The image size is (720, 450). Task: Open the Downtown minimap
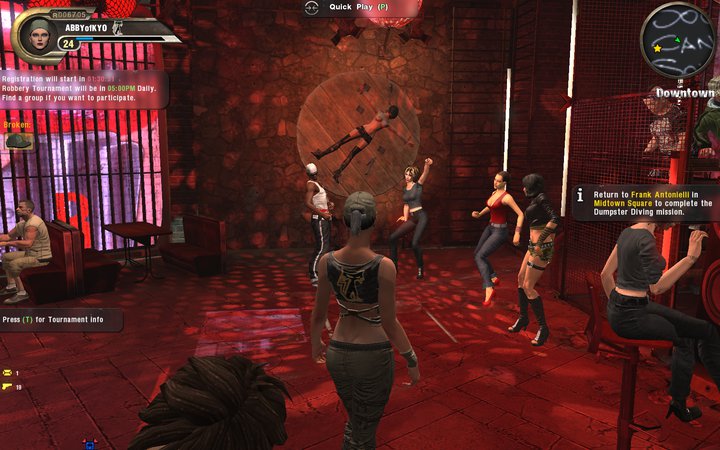click(x=677, y=40)
